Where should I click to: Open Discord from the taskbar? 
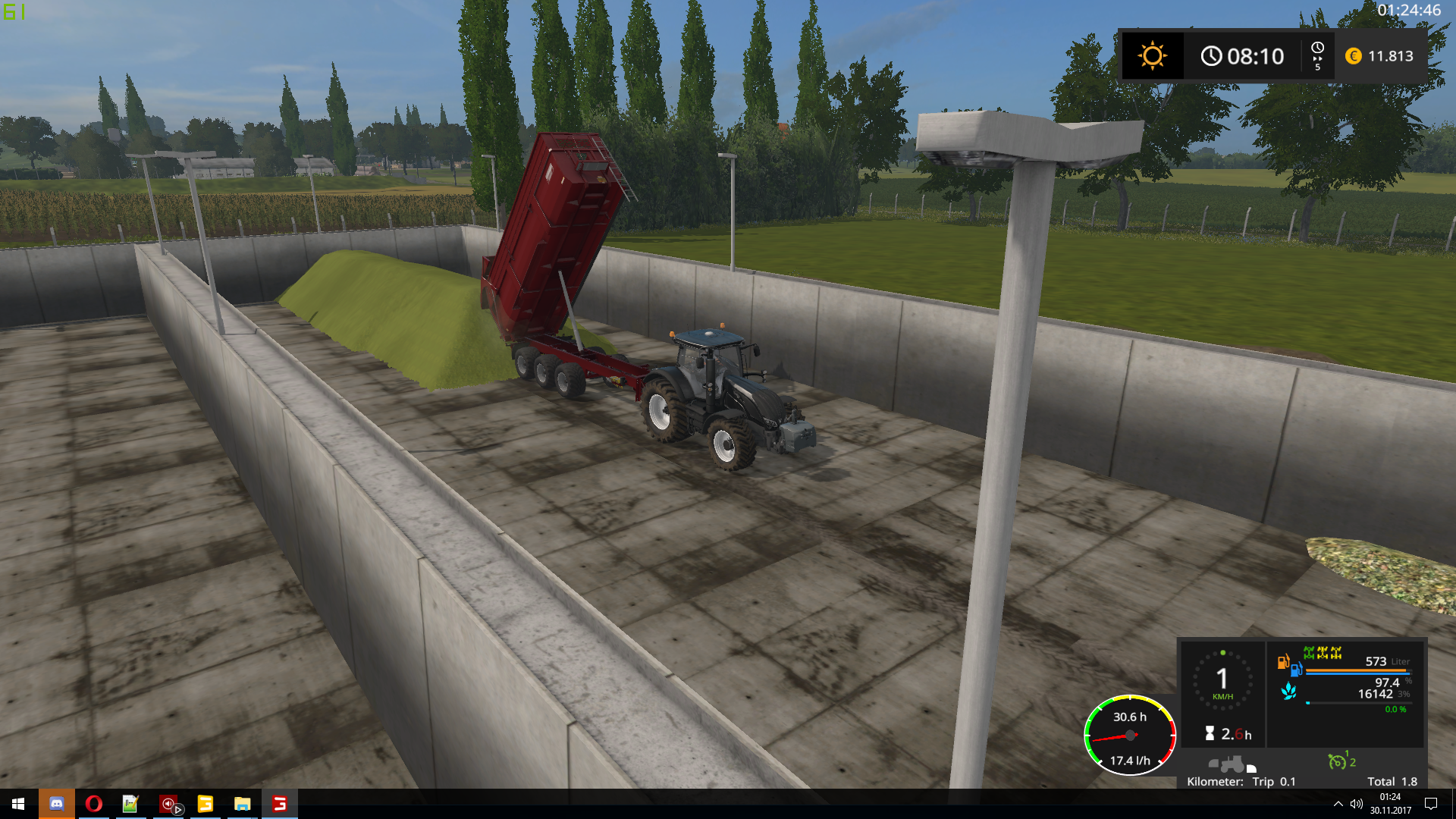pyautogui.click(x=57, y=804)
